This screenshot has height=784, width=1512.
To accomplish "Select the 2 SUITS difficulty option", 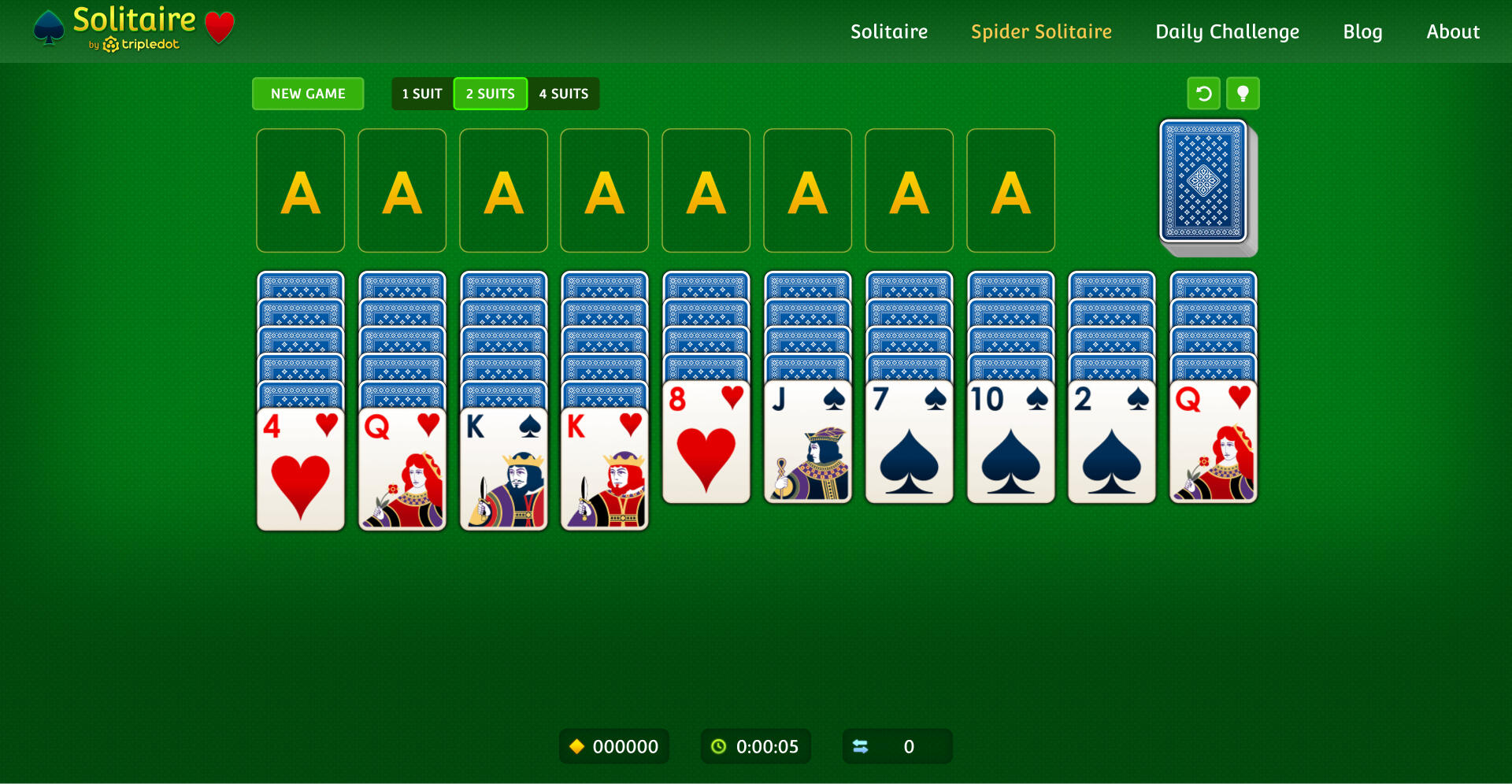I will 490,93.
